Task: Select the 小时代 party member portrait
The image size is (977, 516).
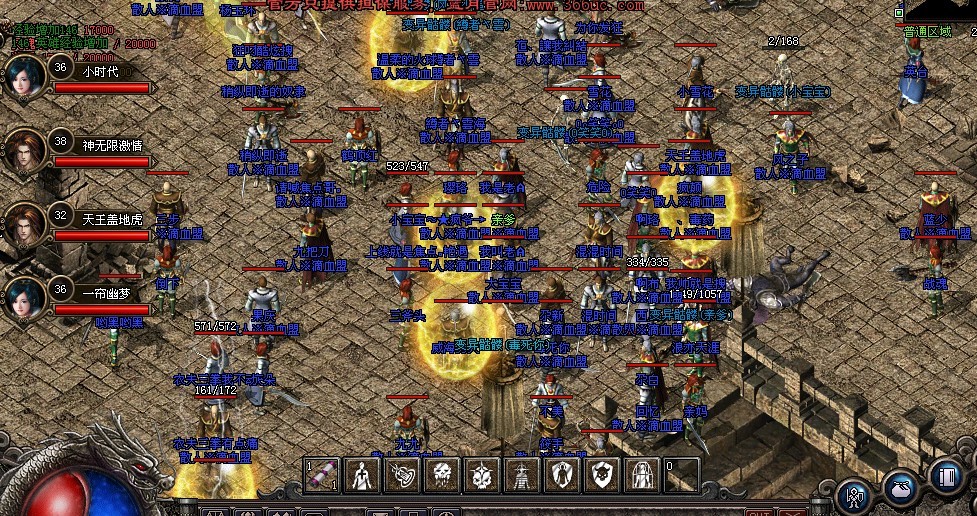Action: [x=26, y=76]
